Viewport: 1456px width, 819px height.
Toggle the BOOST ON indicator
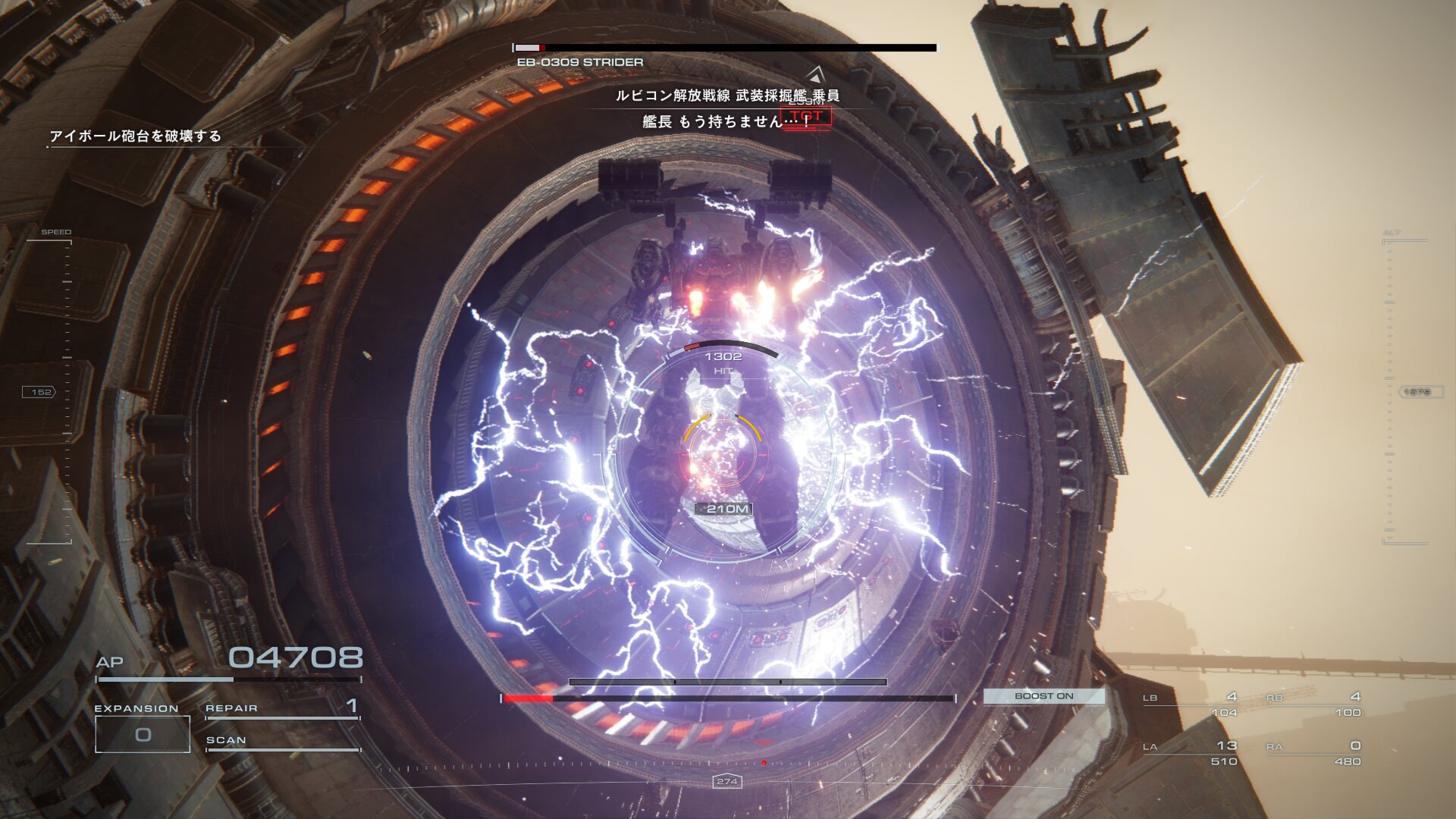1043,696
